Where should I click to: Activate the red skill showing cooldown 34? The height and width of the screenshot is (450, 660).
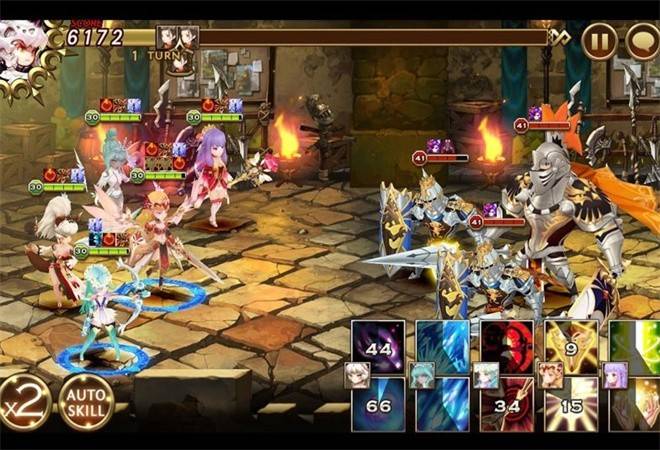point(506,405)
